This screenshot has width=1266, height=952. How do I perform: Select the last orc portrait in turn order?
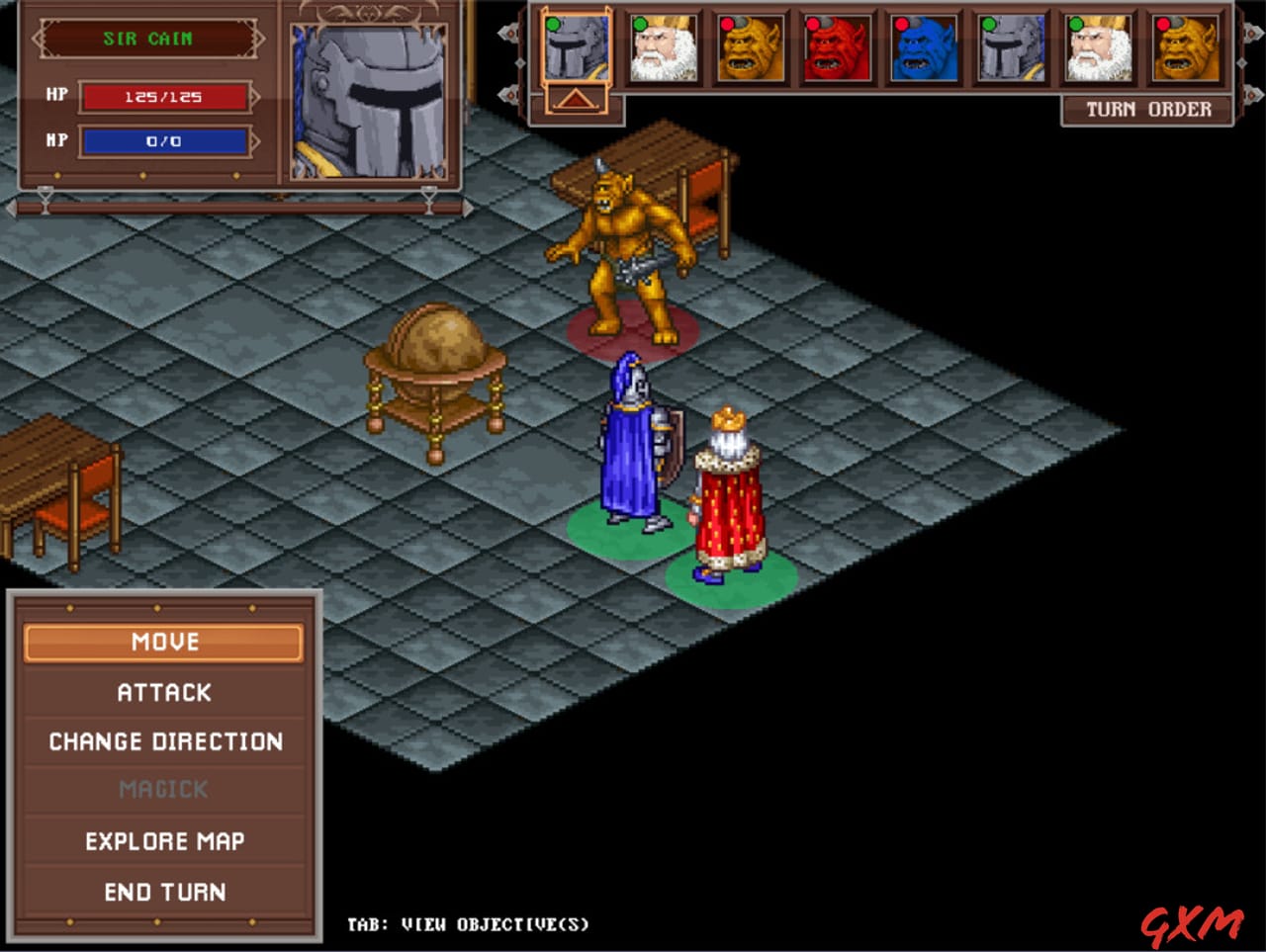pyautogui.click(x=1186, y=47)
